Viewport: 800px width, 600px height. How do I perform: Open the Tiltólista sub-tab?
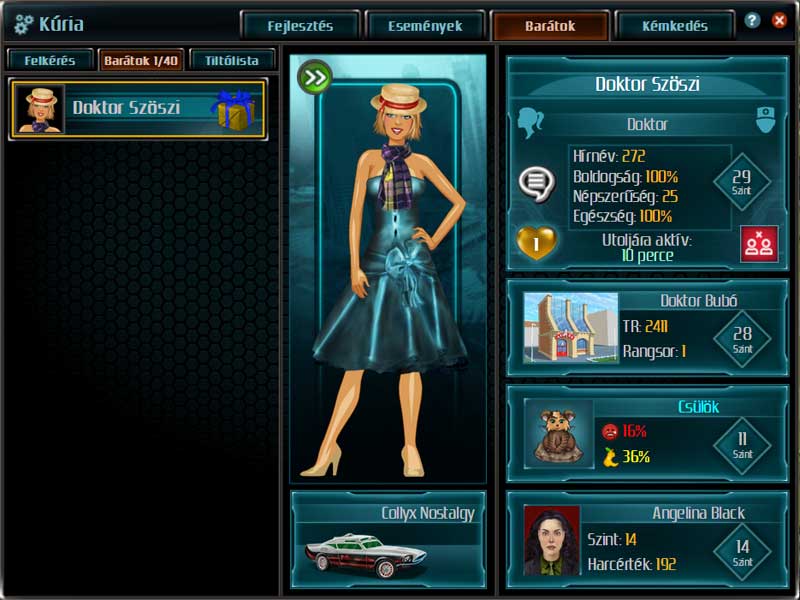(x=232, y=60)
